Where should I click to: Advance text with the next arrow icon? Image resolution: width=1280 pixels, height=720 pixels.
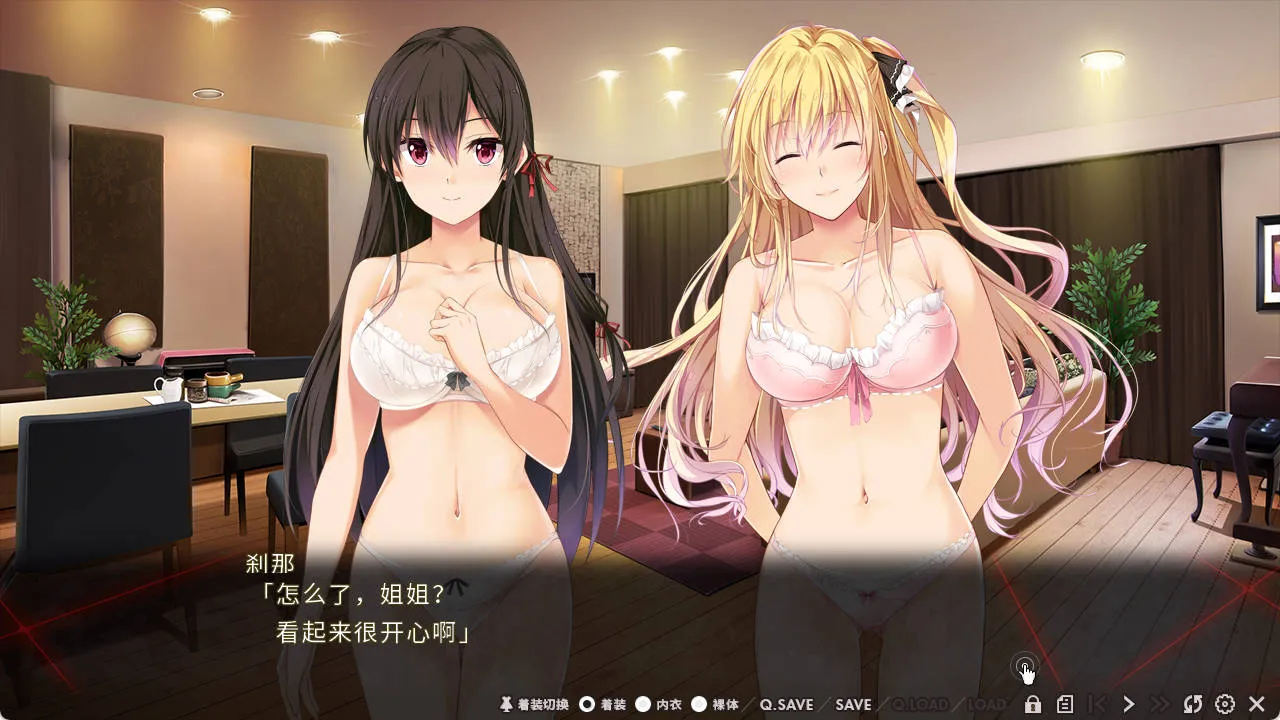click(1129, 705)
